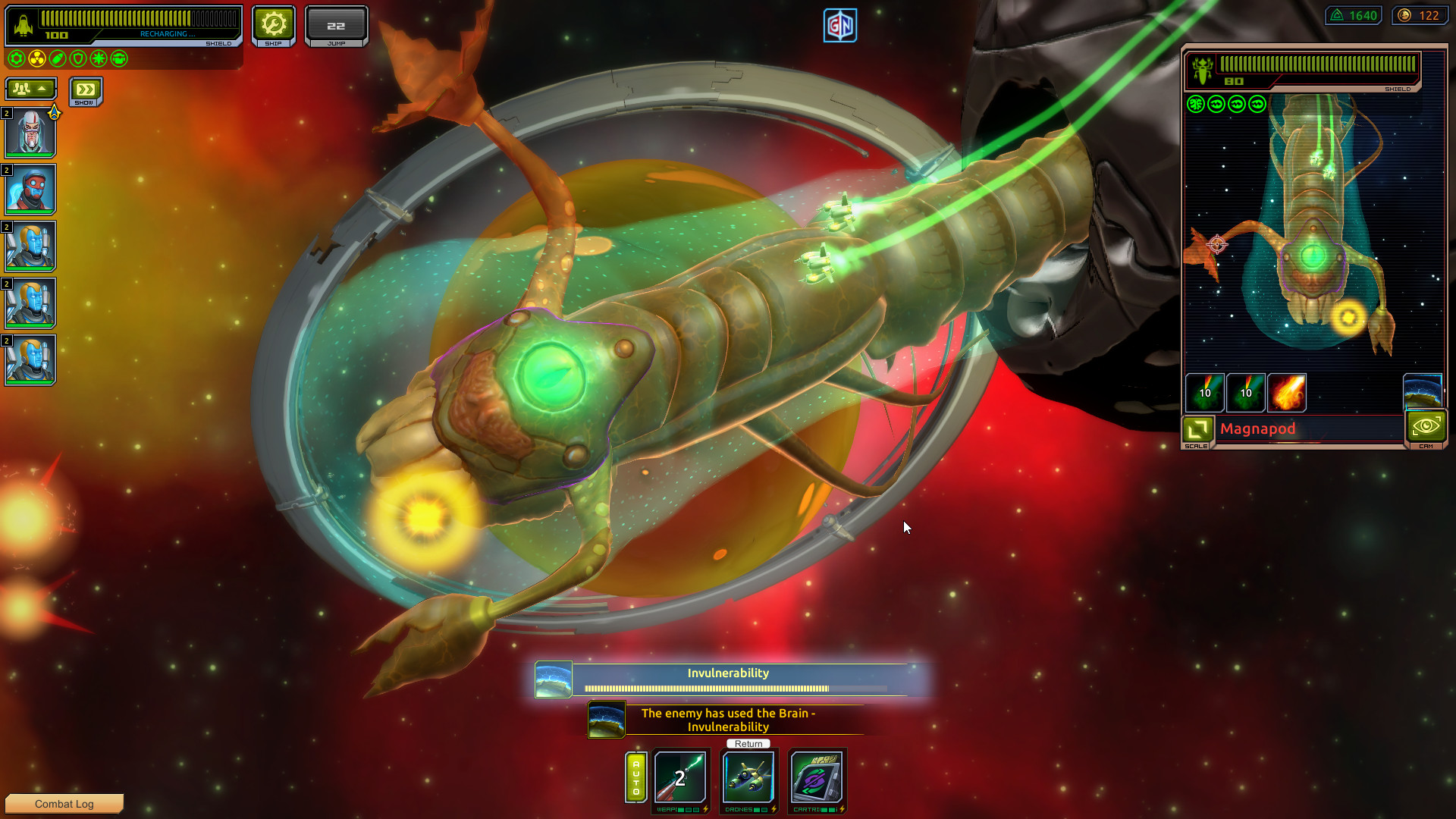1456x819 pixels.
Task: Click the radiation status icon under shield bar
Action: 36,58
